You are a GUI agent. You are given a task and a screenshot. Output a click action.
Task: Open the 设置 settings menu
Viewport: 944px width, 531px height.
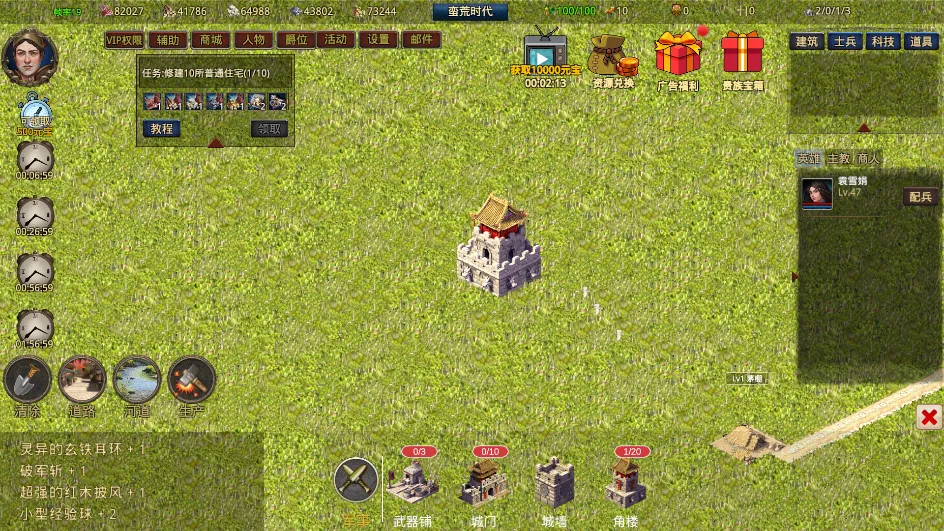[378, 40]
